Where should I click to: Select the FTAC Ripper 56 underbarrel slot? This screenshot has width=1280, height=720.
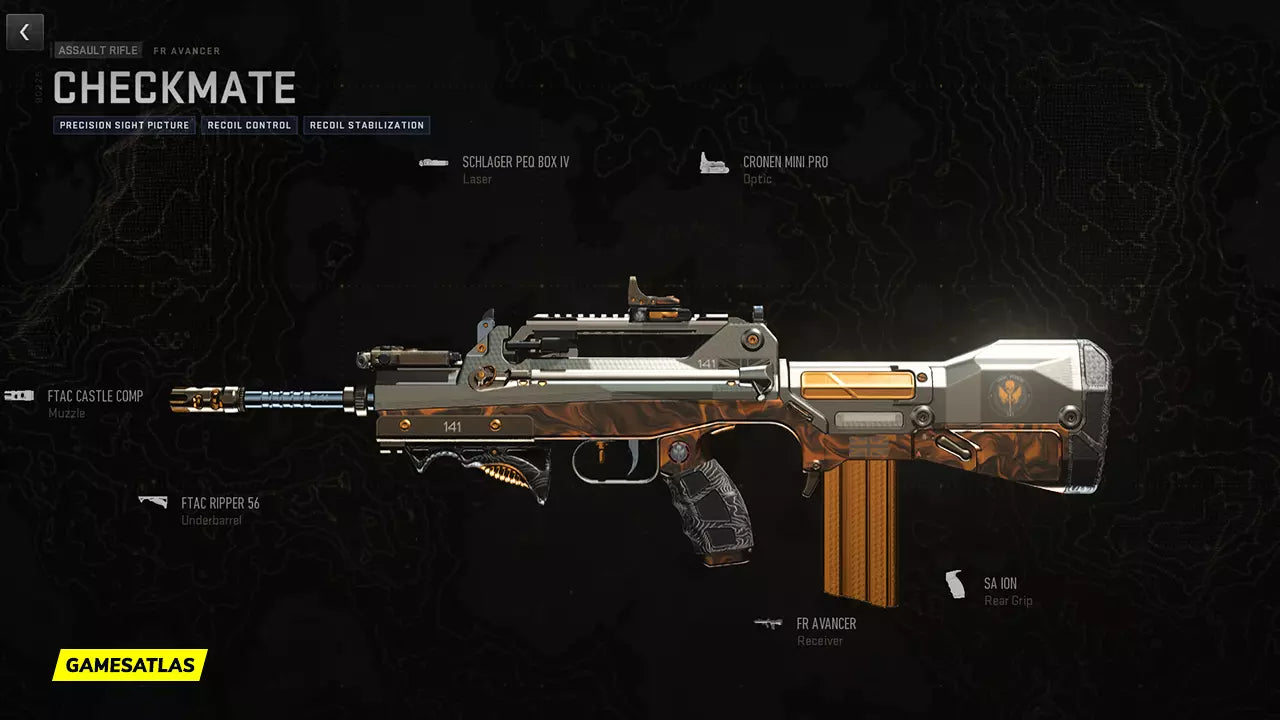click(219, 504)
